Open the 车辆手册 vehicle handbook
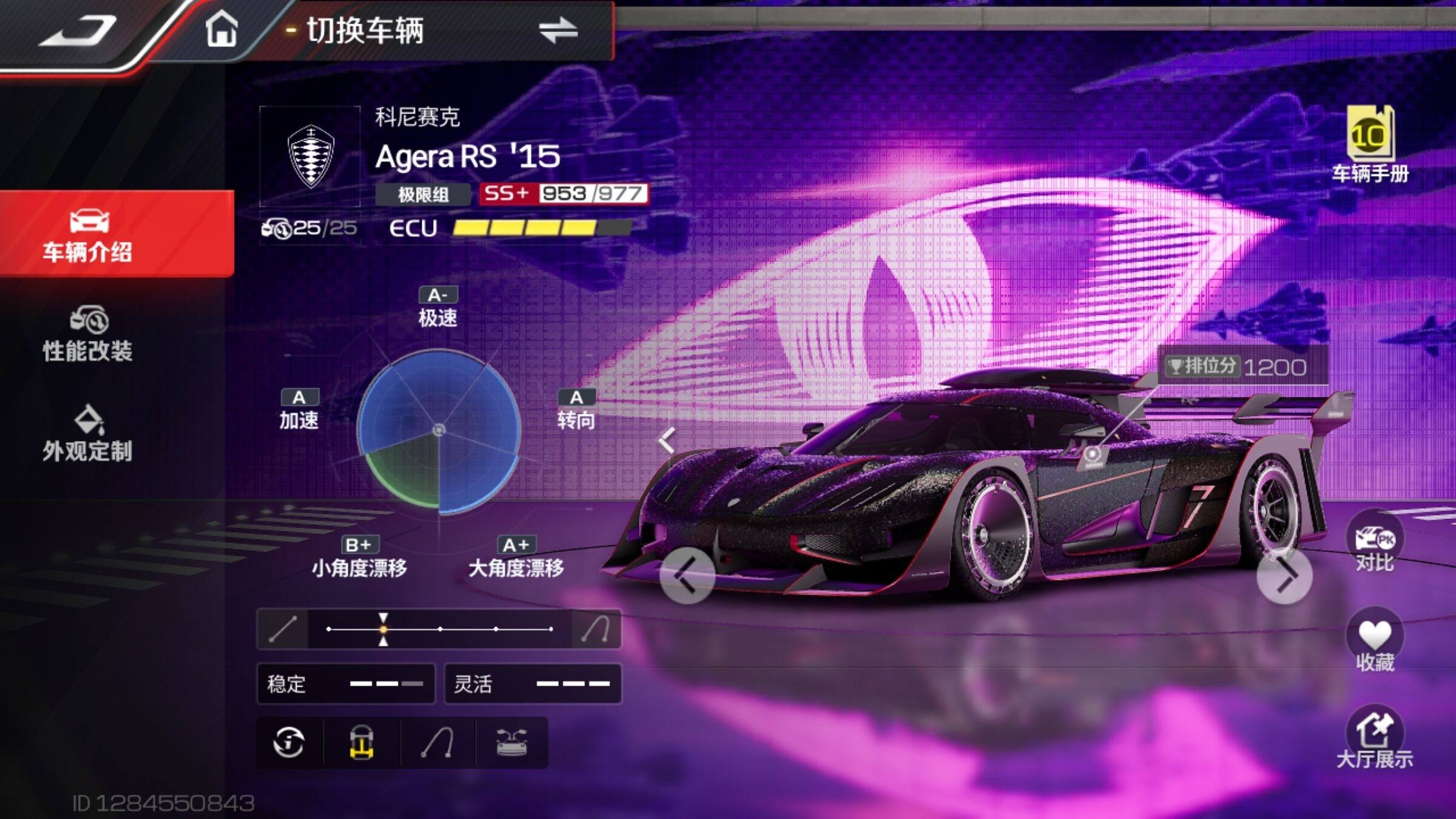1456x819 pixels. pyautogui.click(x=1370, y=144)
